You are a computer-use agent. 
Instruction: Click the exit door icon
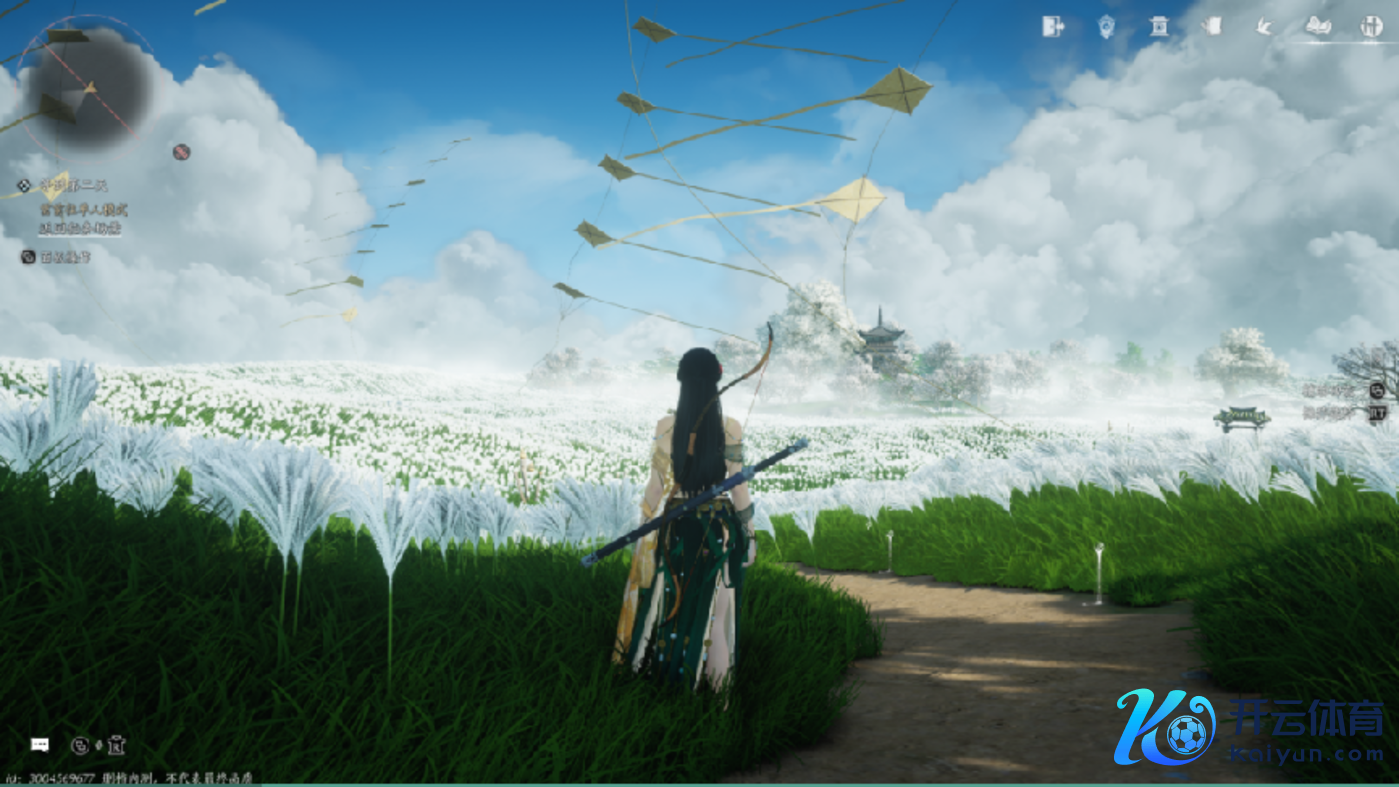click(x=1052, y=27)
